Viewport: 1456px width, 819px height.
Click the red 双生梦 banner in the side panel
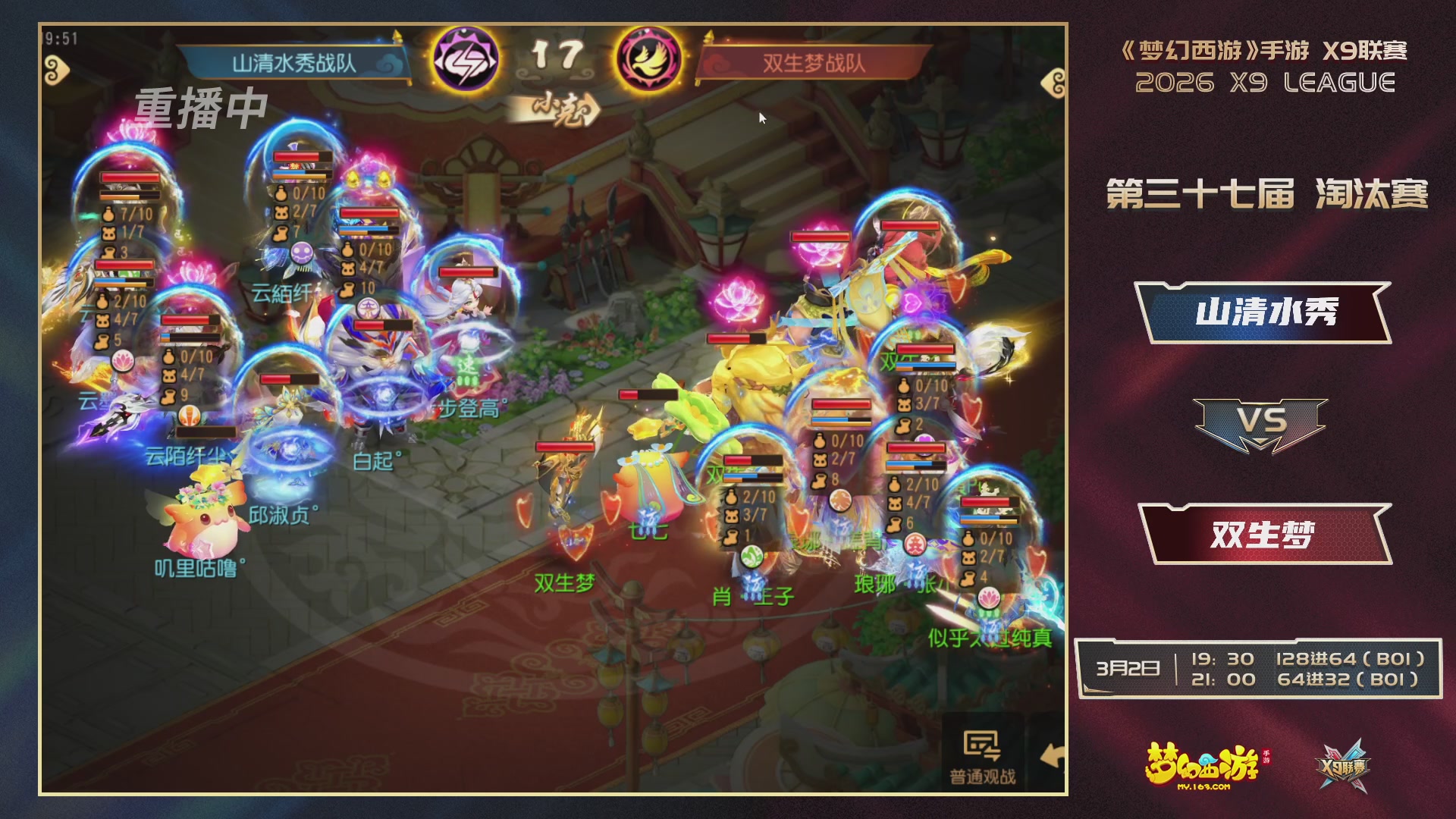coord(1265,533)
